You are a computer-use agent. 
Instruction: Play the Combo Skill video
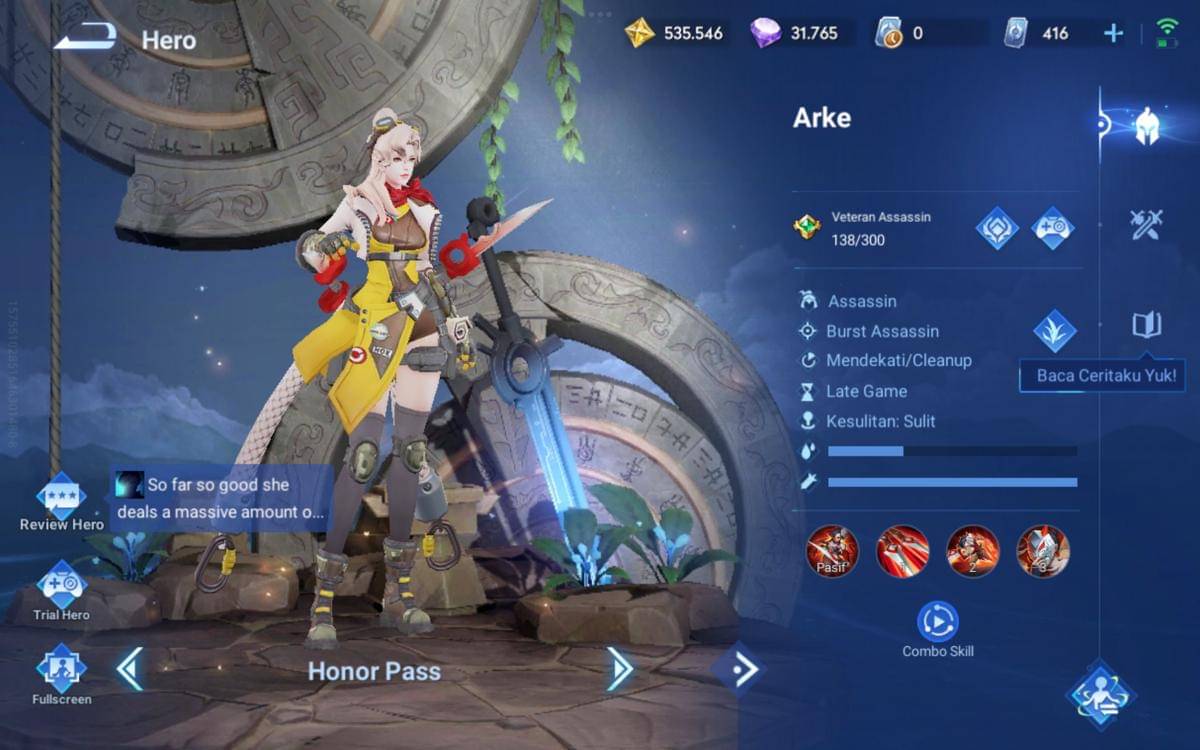click(x=937, y=622)
